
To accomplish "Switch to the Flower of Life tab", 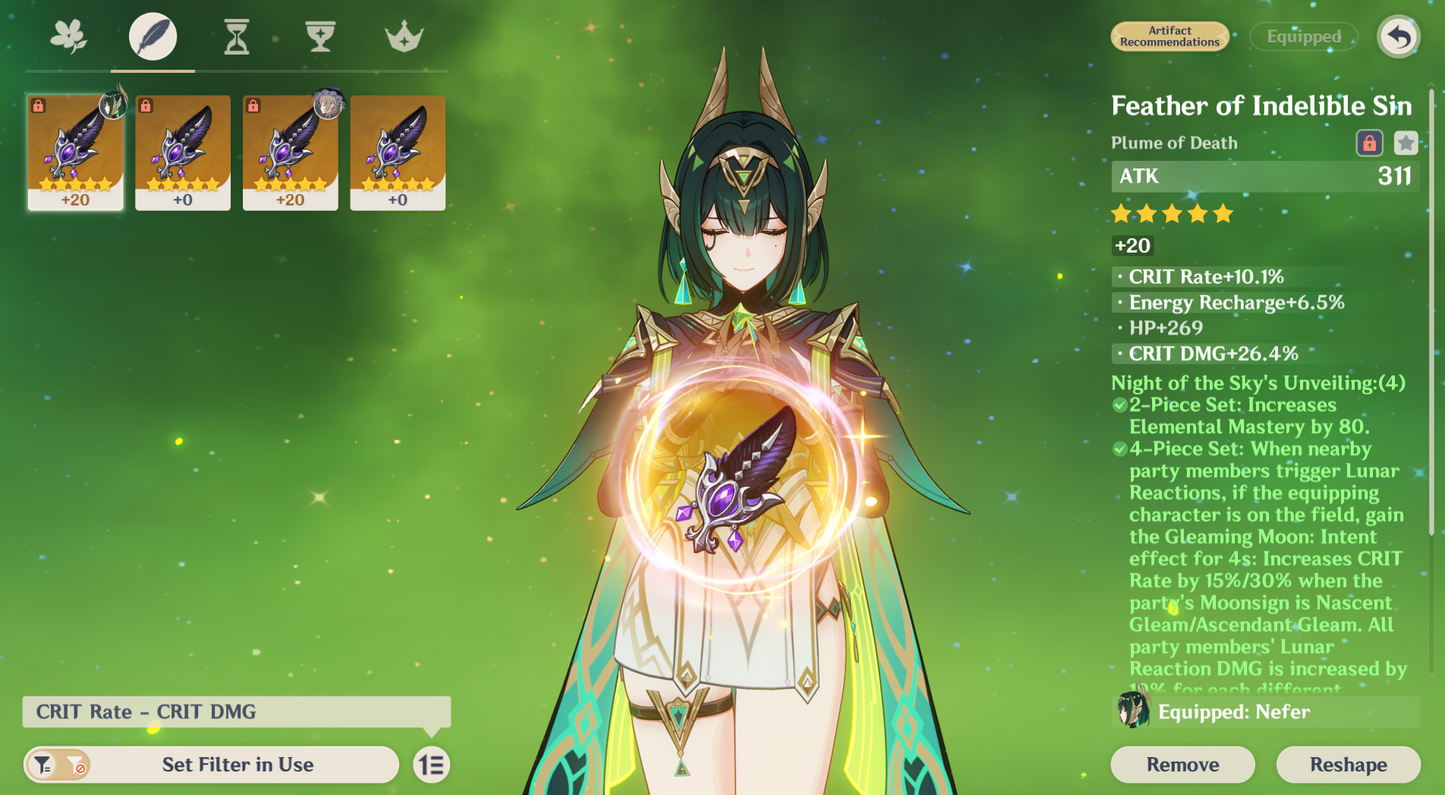I will pyautogui.click(x=68, y=36).
